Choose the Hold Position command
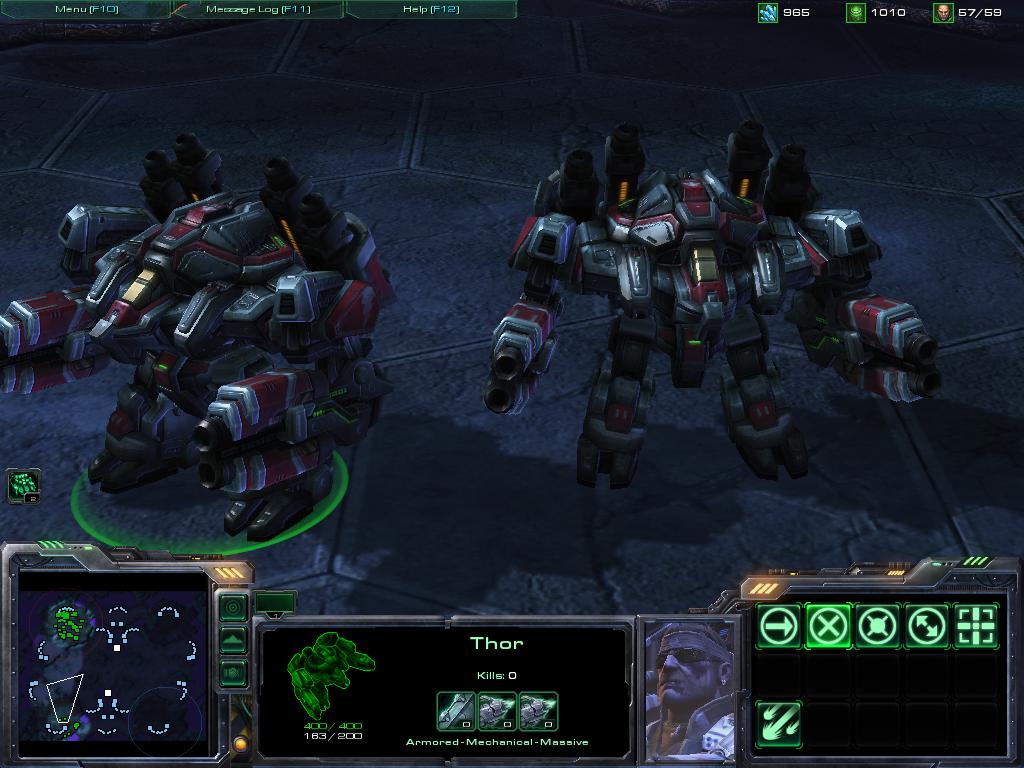1024x768 pixels. [878, 627]
